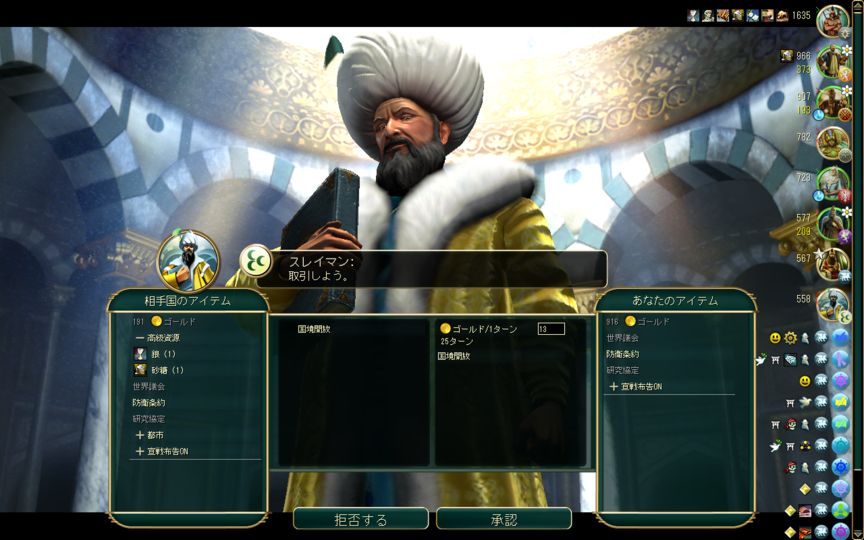Image resolution: width=864 pixels, height=540 pixels.
Task: Accept the trade with the 承認 button
Action: point(503,519)
